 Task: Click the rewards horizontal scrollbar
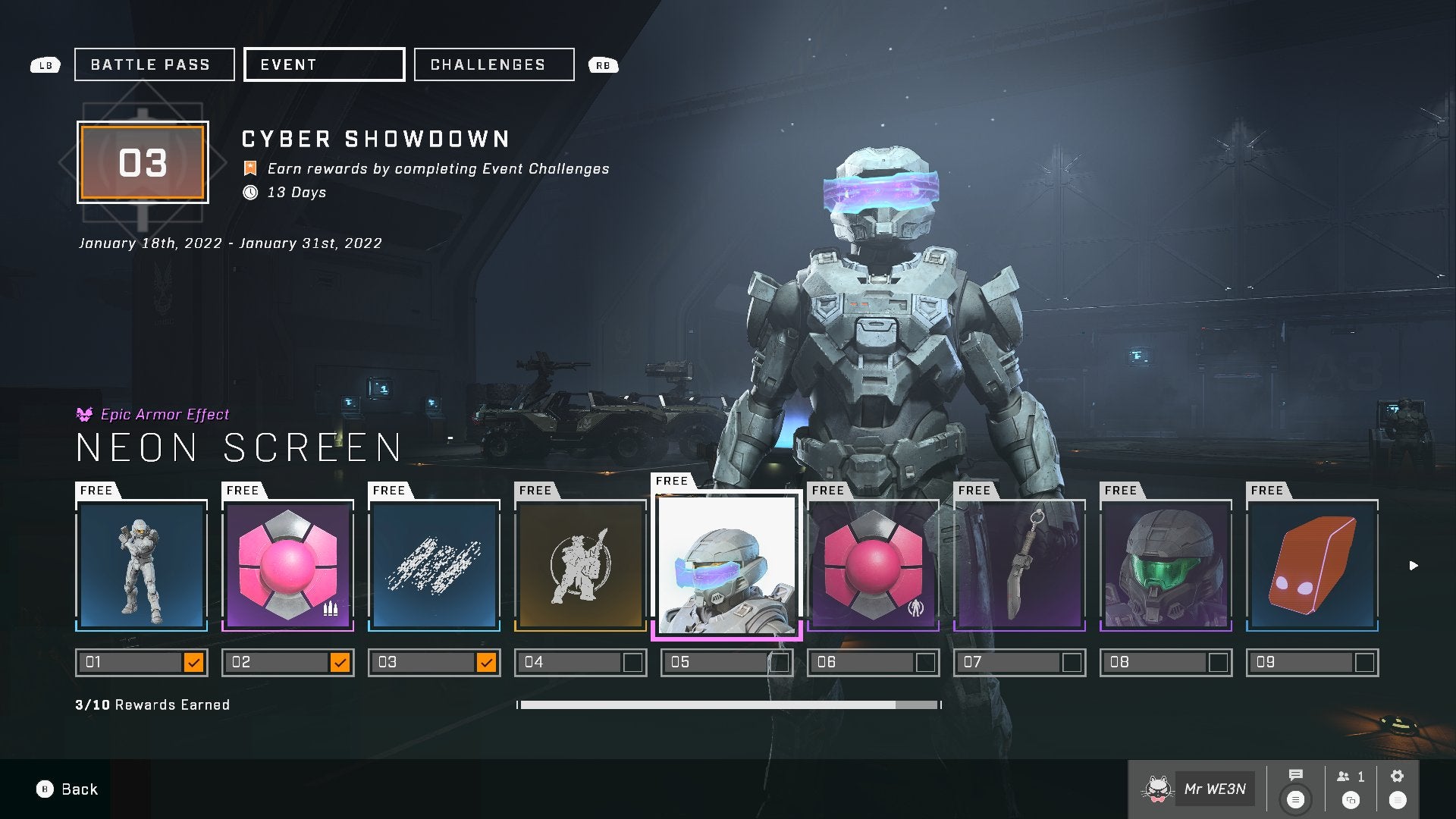(728, 705)
